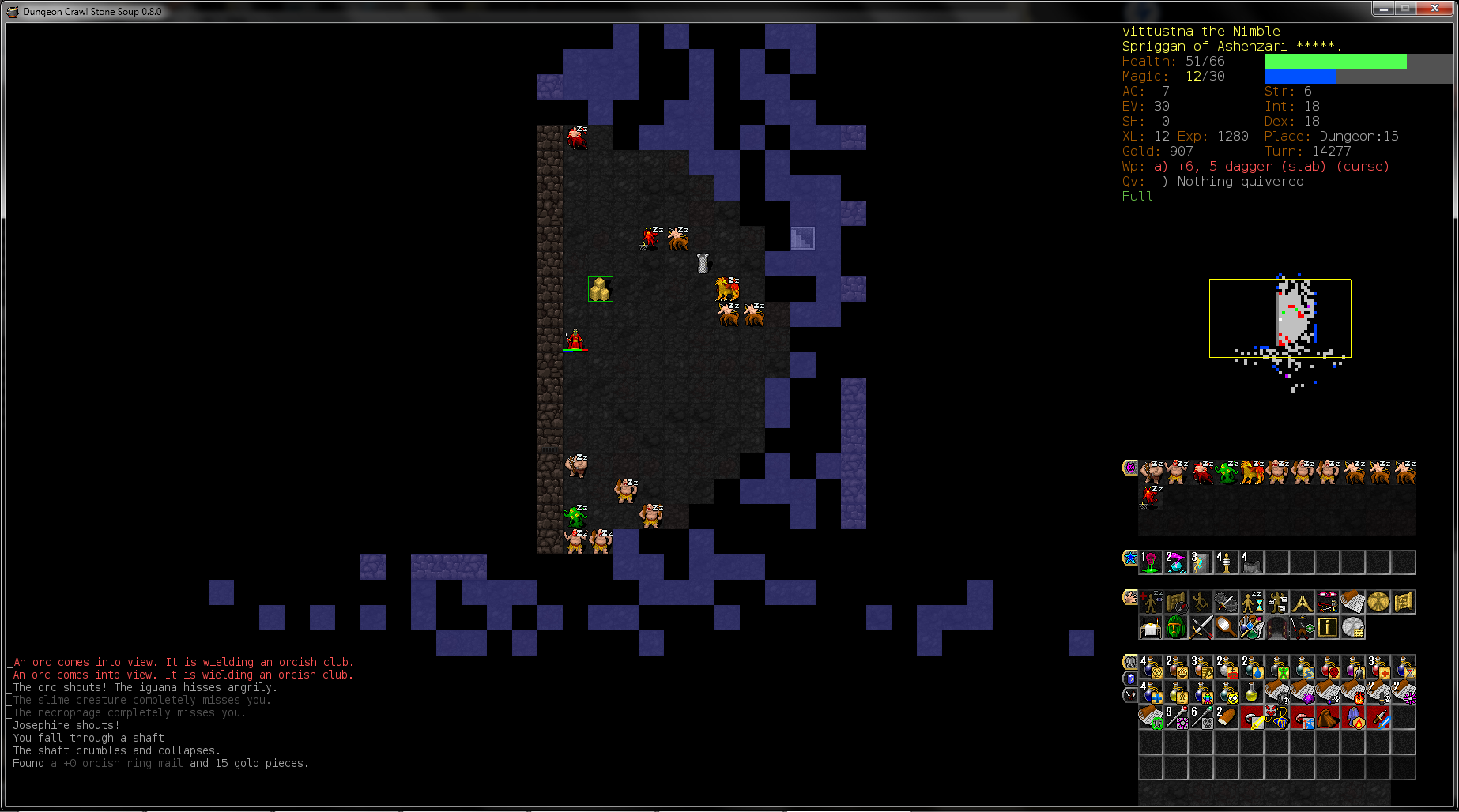Viewport: 1459px width, 812px height.
Task: Open the gold information 'i' command
Action: pyautogui.click(x=1327, y=628)
